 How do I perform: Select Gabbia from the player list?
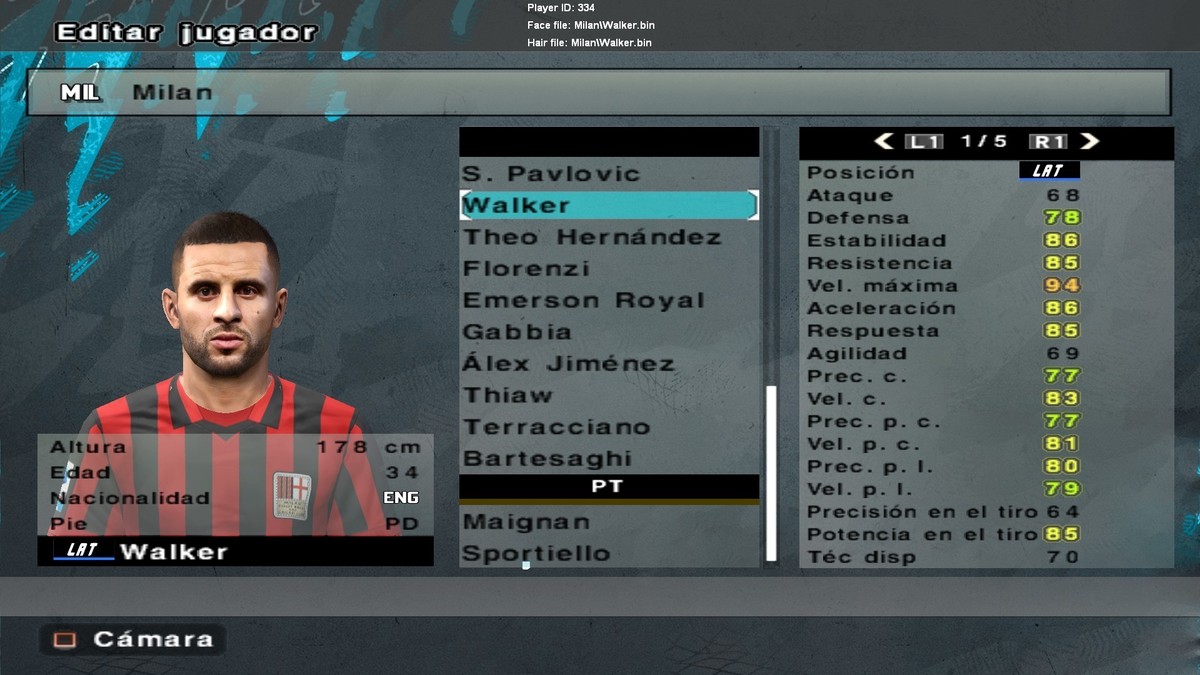[x=517, y=332]
